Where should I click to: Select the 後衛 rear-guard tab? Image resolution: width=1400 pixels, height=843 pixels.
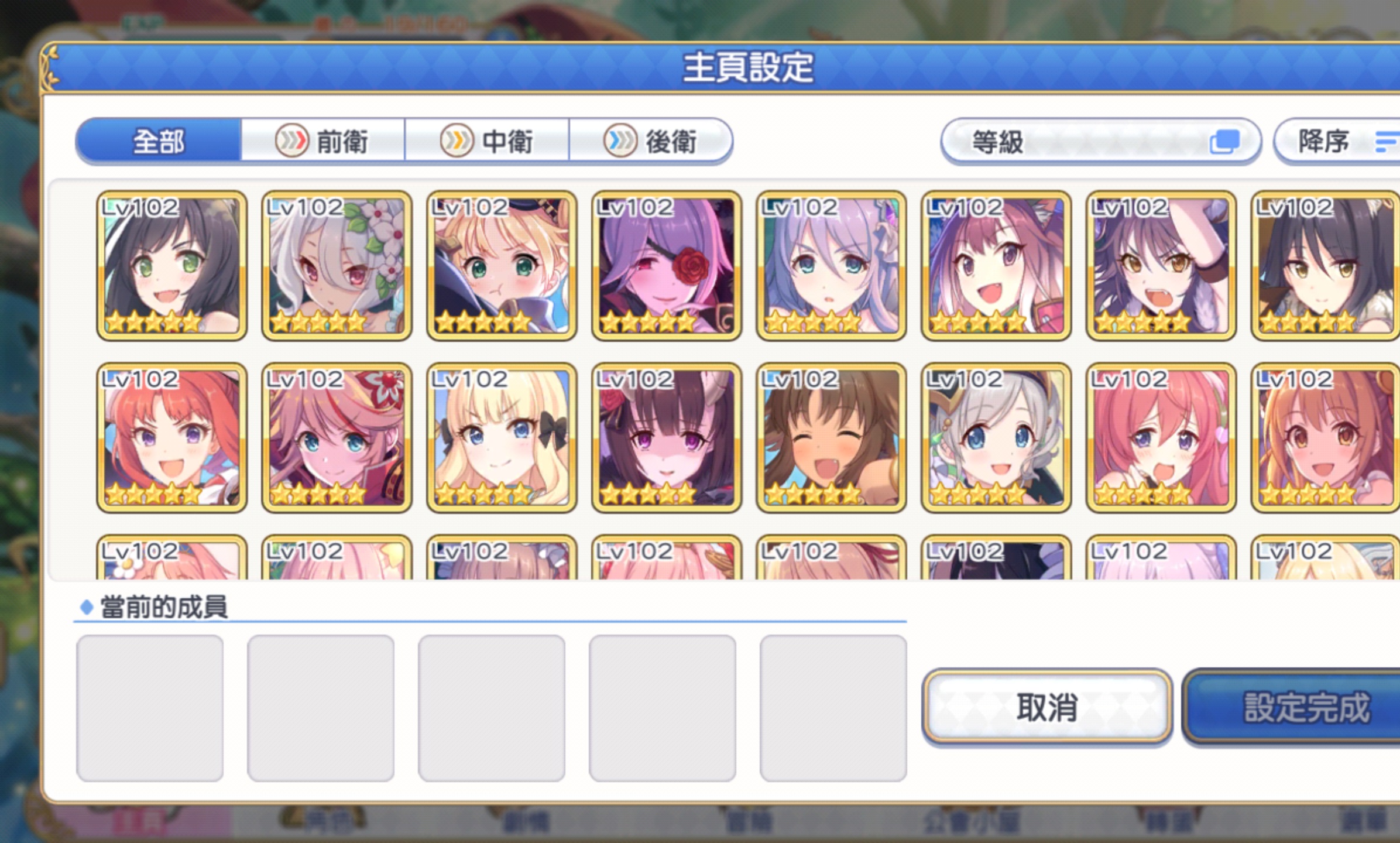[650, 142]
